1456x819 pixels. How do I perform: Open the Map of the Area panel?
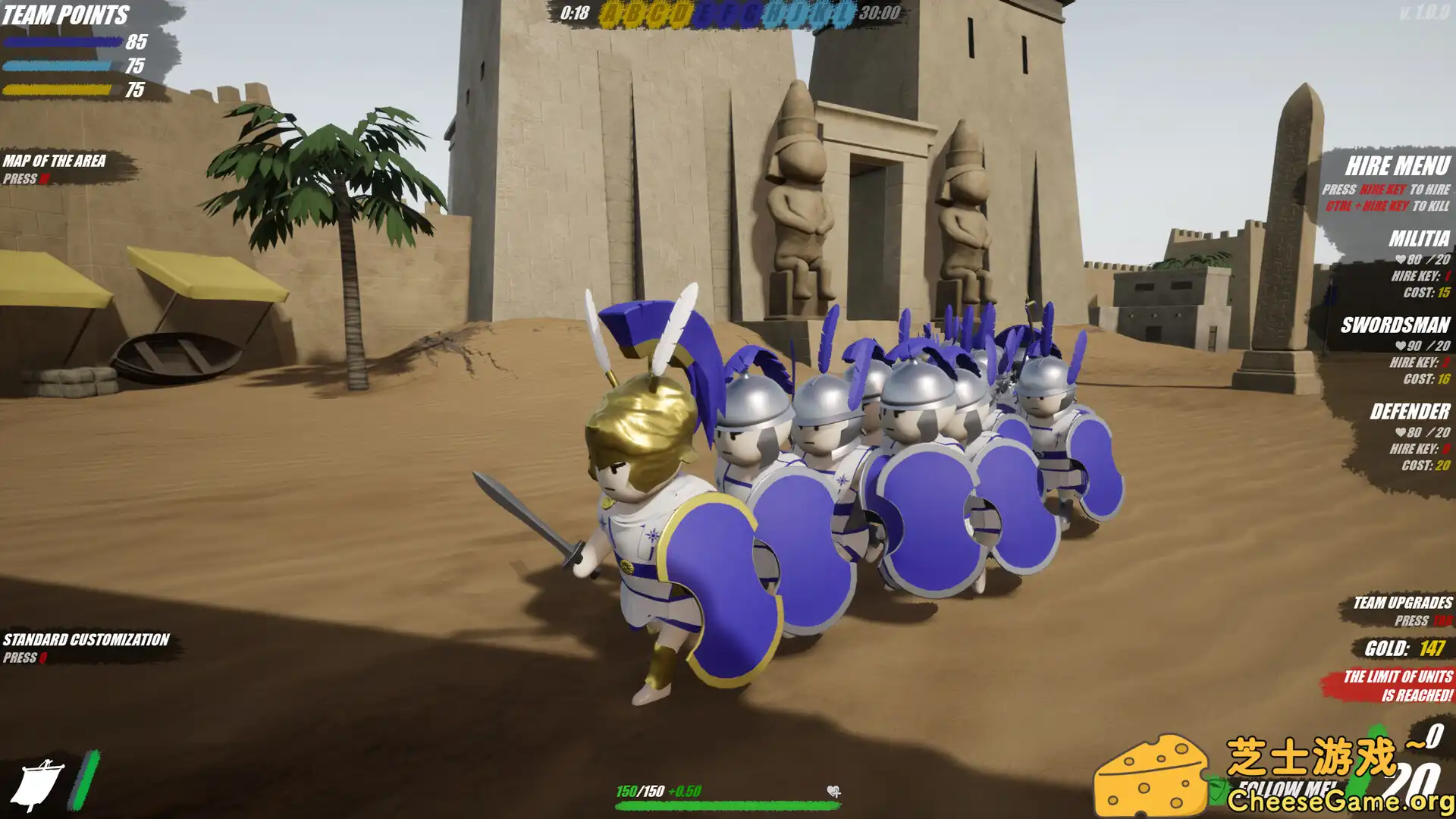(56, 161)
